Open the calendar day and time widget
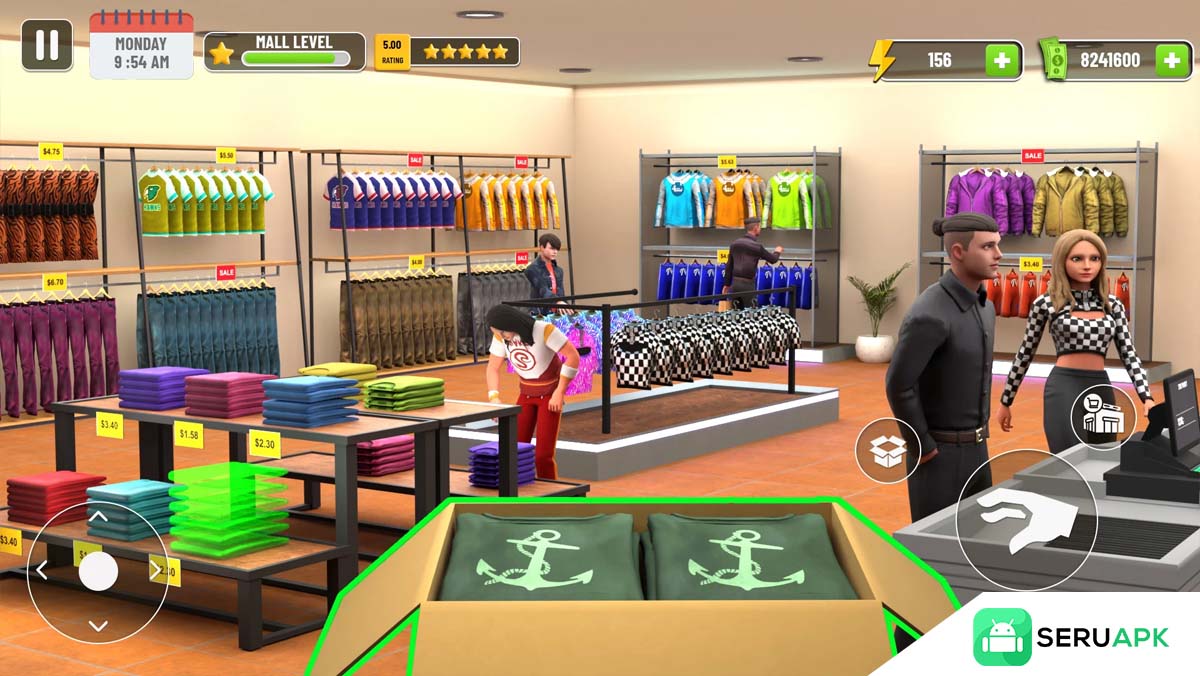The image size is (1200, 676). [141, 47]
